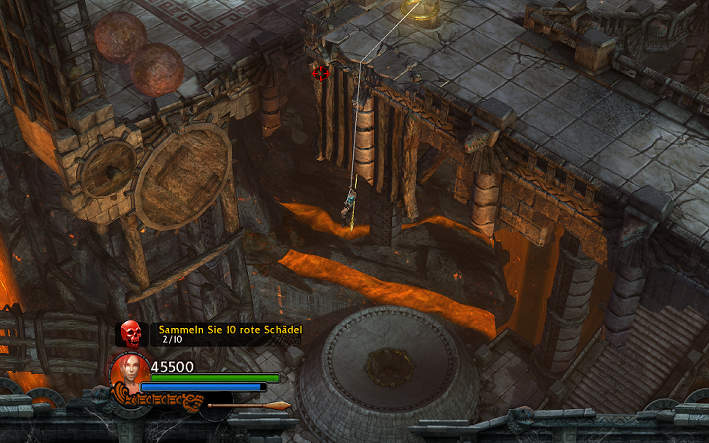Screen dimensions: 709x443
Task: Select Lara's character portrait
Action: pos(130,371)
